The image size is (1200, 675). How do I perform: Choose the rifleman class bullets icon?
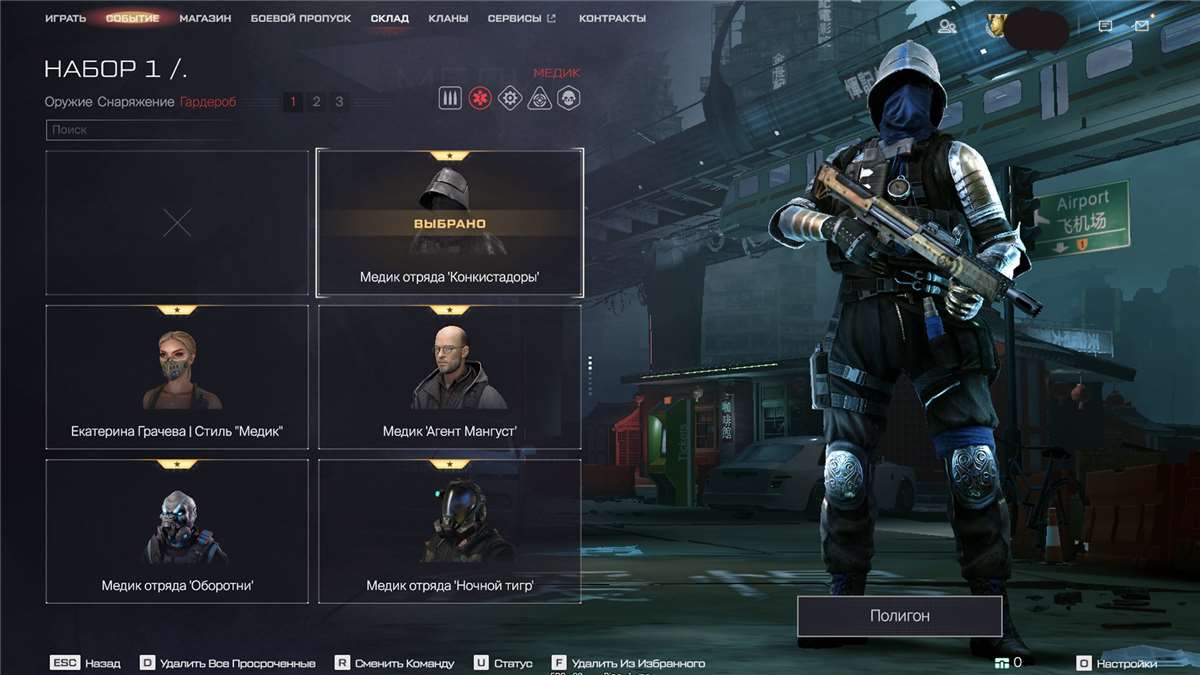(x=450, y=98)
